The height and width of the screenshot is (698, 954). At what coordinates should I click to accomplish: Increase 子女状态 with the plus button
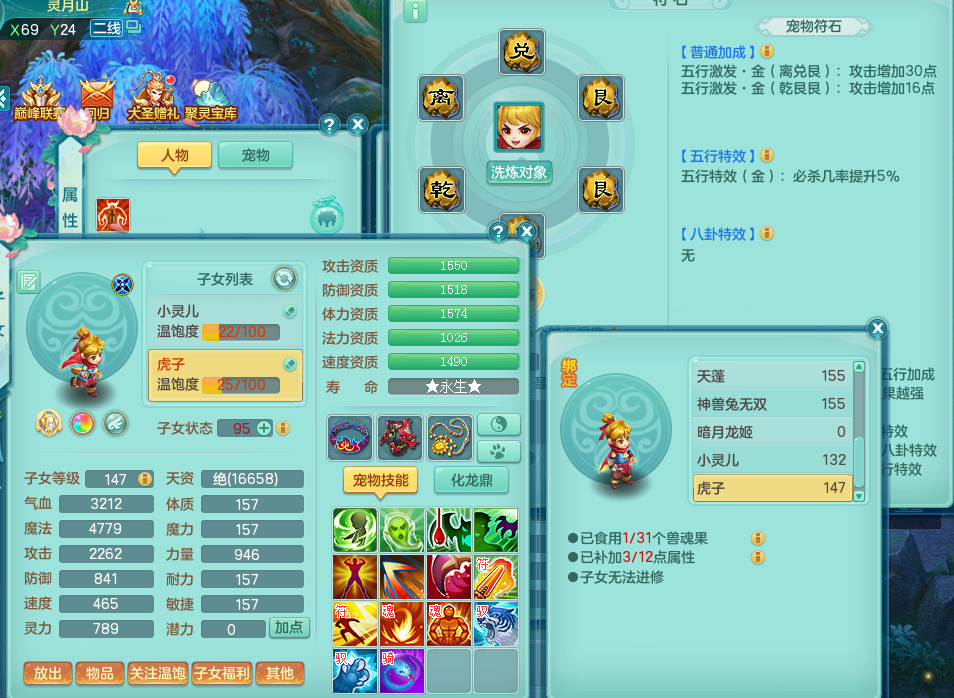[265, 428]
